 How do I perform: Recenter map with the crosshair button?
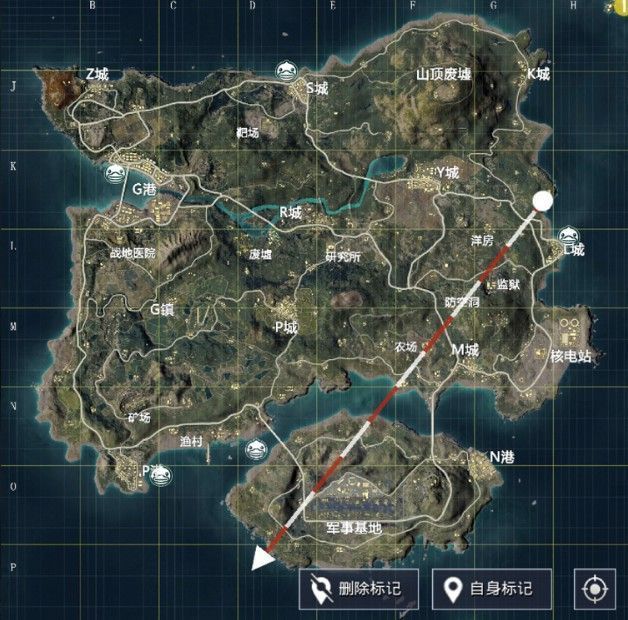click(594, 589)
